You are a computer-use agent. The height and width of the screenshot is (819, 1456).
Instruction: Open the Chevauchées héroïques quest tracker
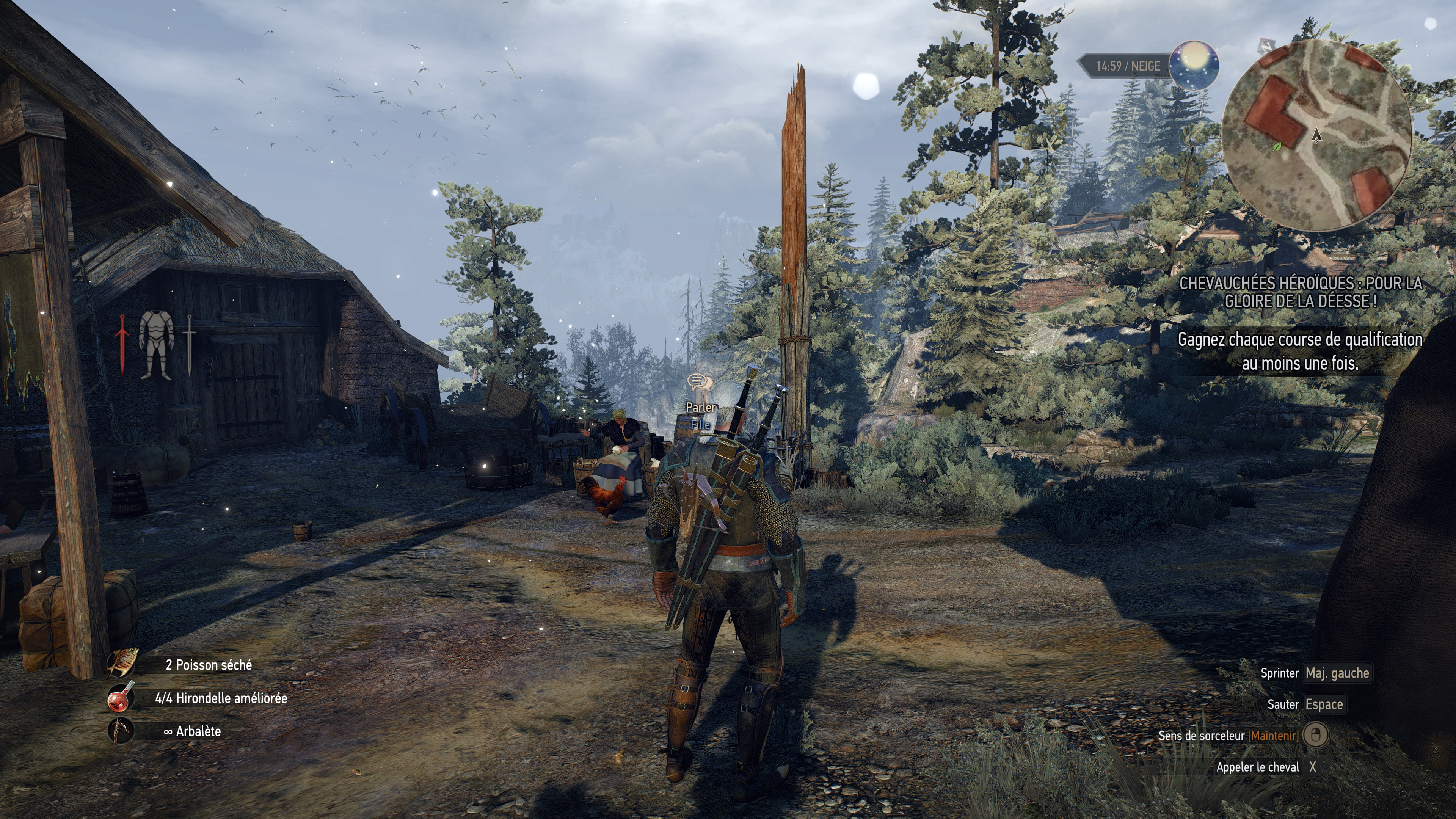click(x=1300, y=292)
